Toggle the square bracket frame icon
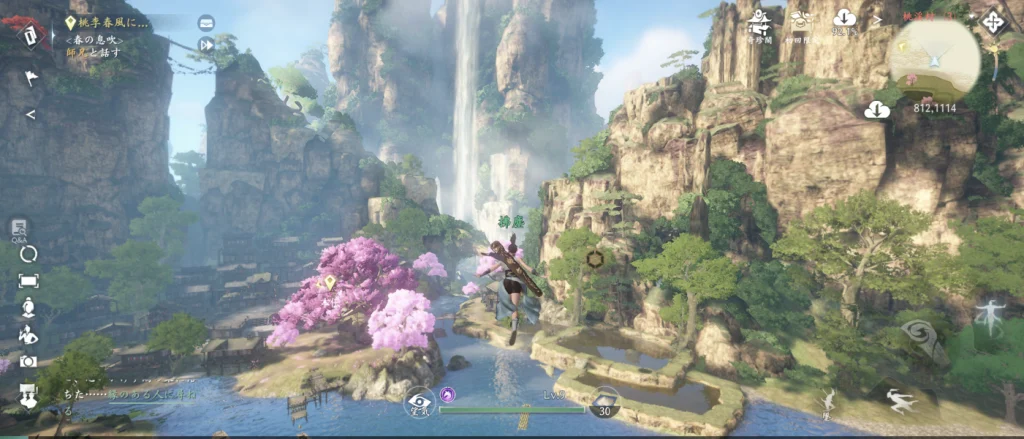This screenshot has height=439, width=1024. click(x=28, y=281)
